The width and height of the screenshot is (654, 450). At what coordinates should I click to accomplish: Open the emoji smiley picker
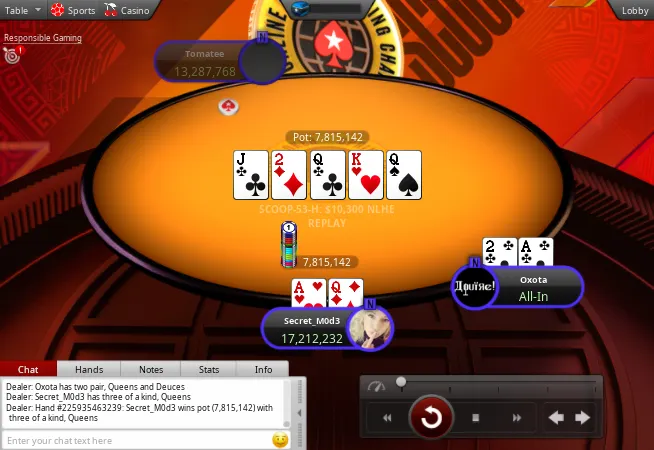click(280, 440)
